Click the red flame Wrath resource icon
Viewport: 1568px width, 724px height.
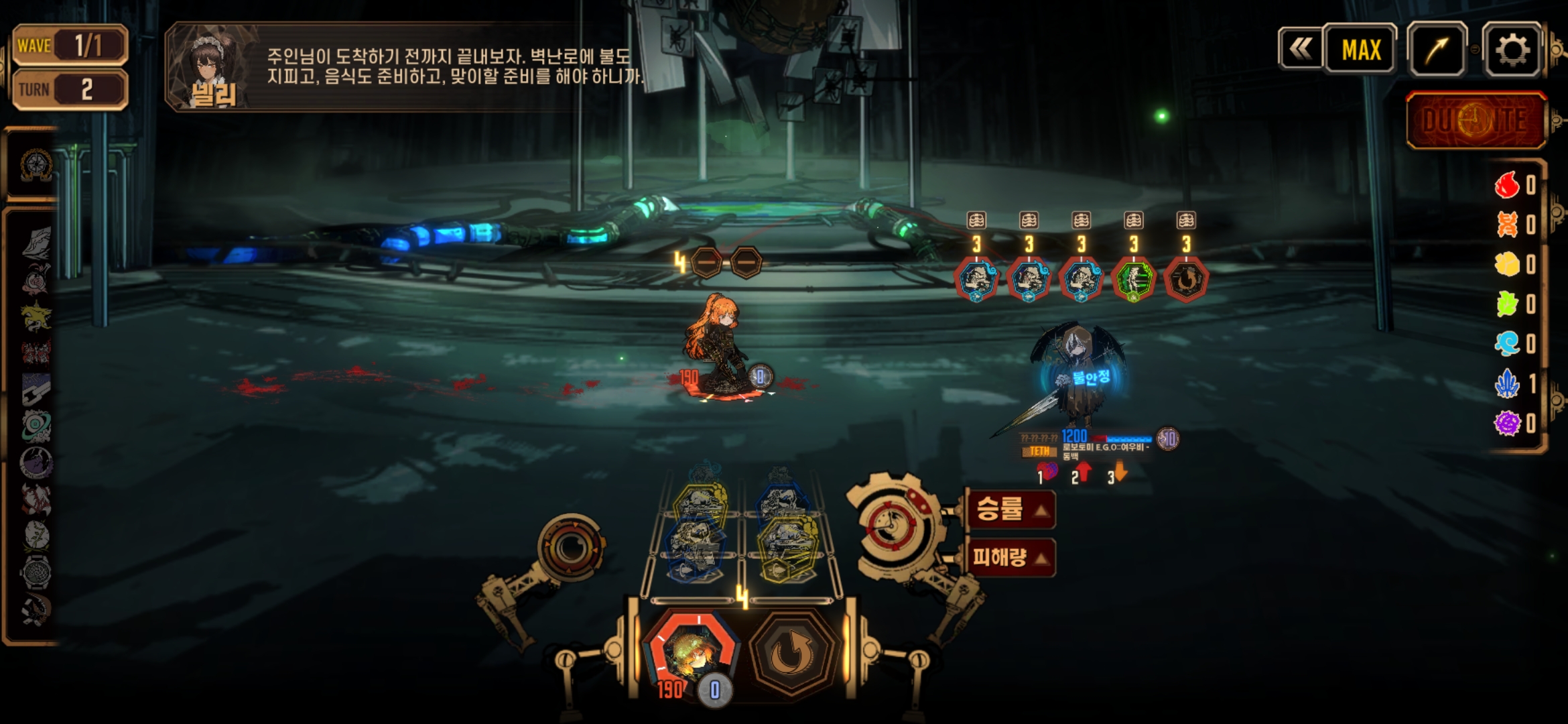(1507, 185)
